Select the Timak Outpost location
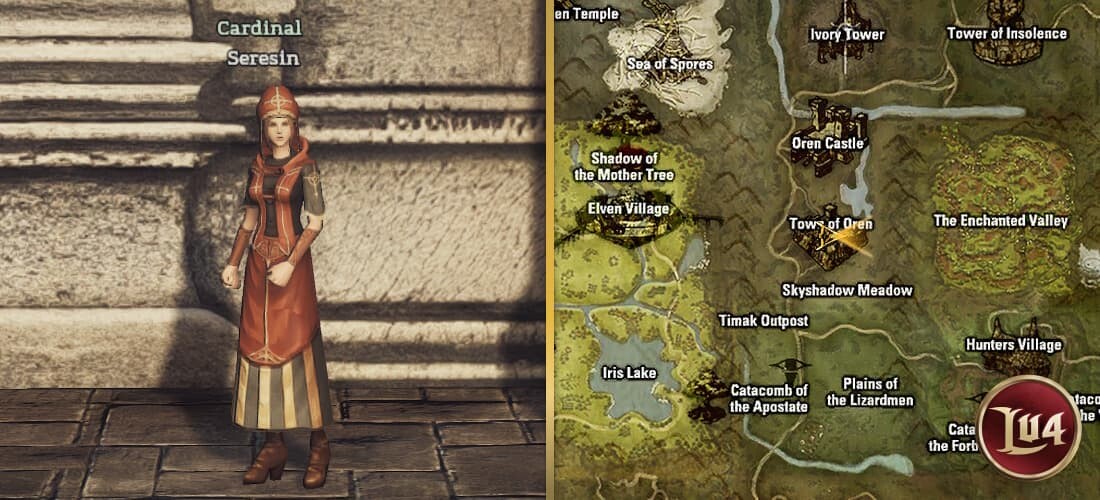This screenshot has width=1100, height=500. (x=763, y=321)
